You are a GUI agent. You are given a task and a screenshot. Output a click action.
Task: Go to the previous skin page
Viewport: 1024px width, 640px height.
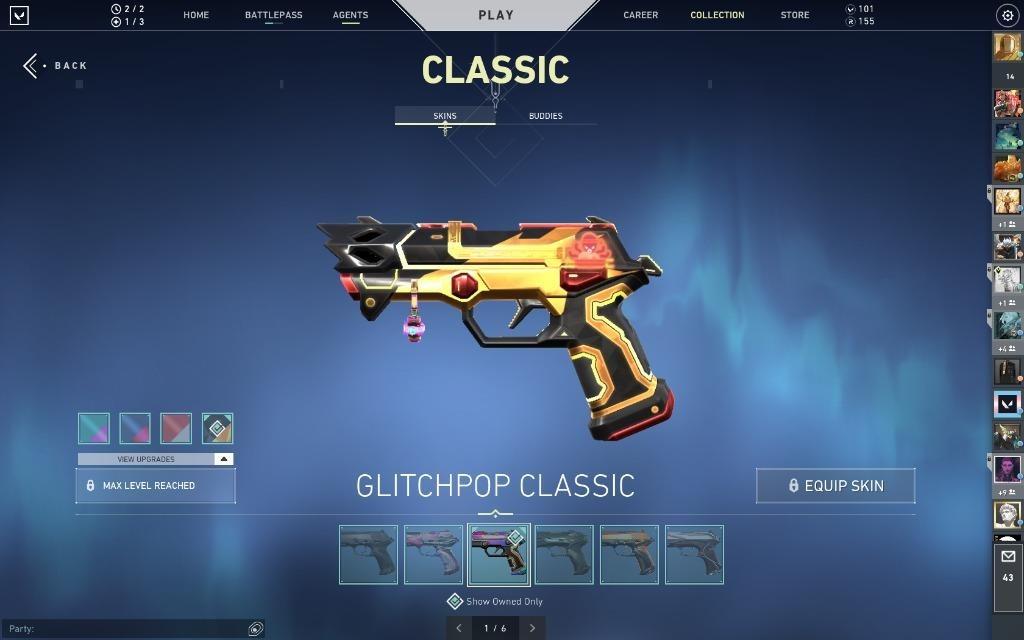click(459, 628)
